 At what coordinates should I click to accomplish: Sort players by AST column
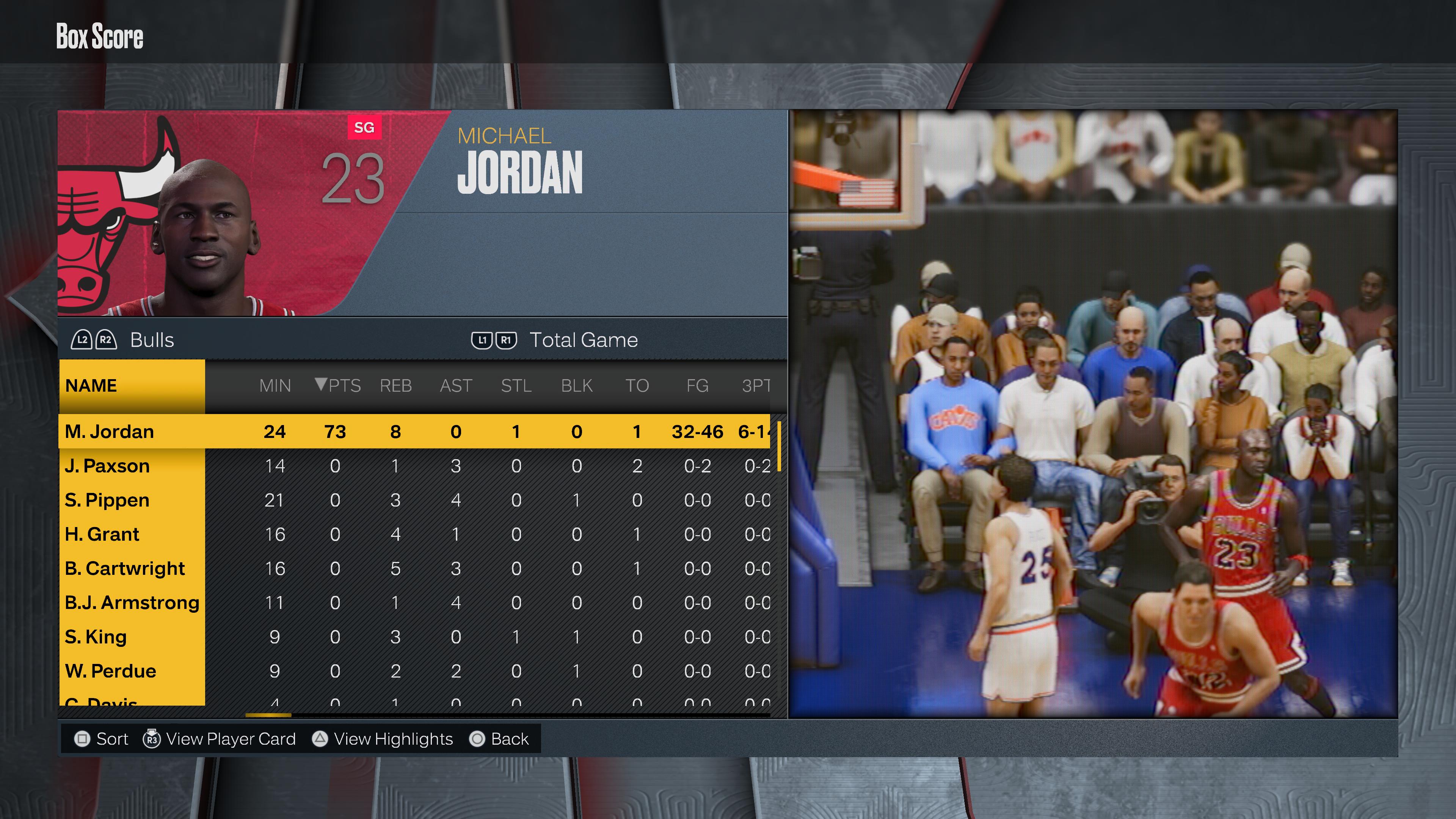(455, 386)
